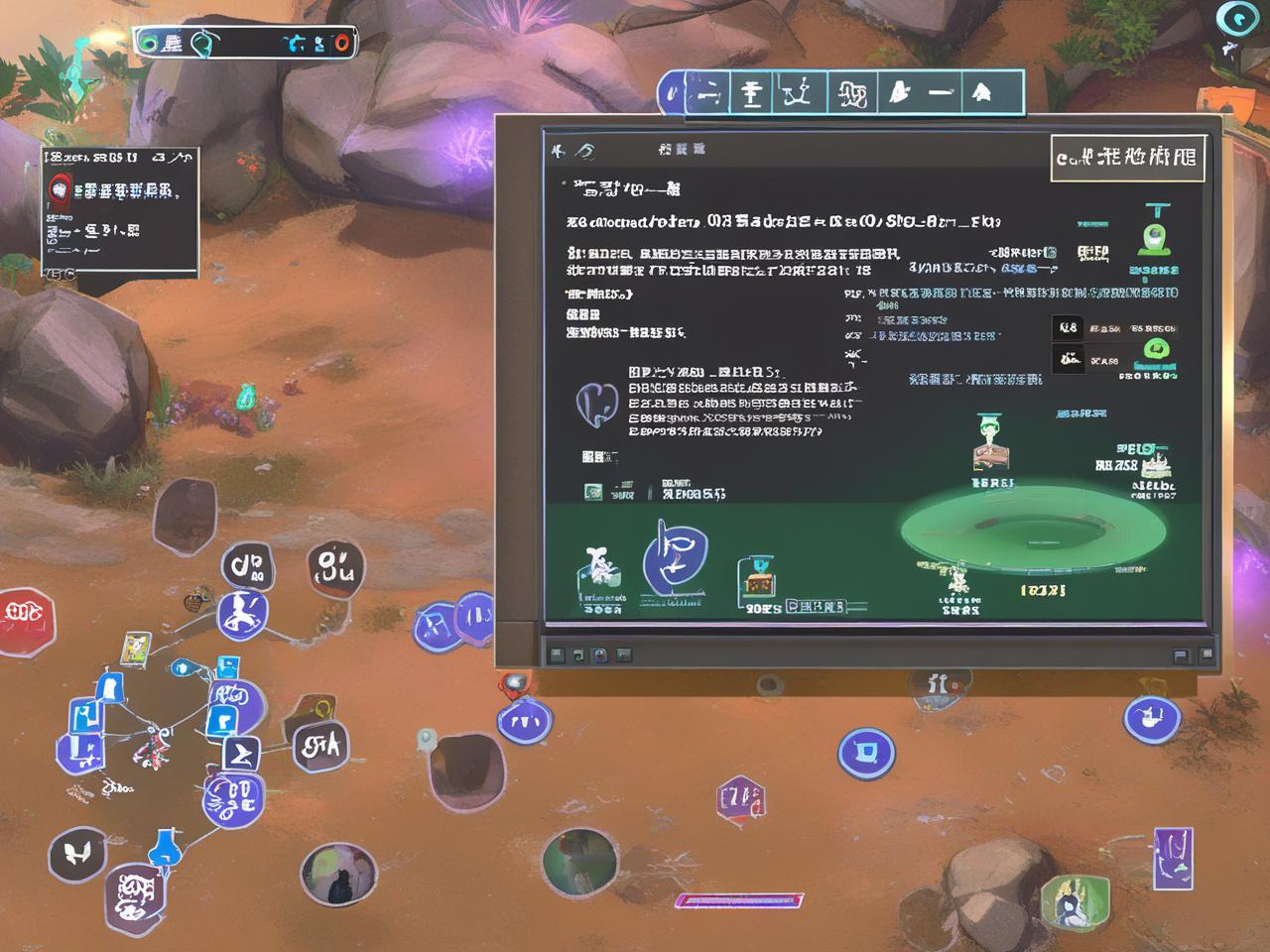Image resolution: width=1270 pixels, height=952 pixels.
Task: Click the heart-shaped outline icon in the panel
Action: click(x=596, y=404)
